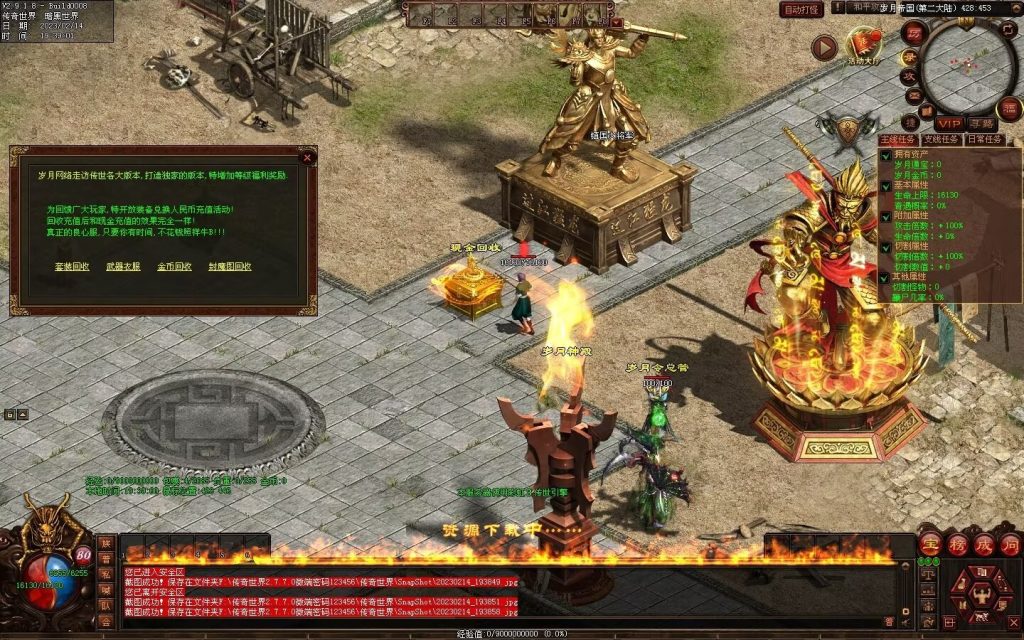
Task: Switch to the 日常任务 daily quest tab
Action: click(984, 140)
